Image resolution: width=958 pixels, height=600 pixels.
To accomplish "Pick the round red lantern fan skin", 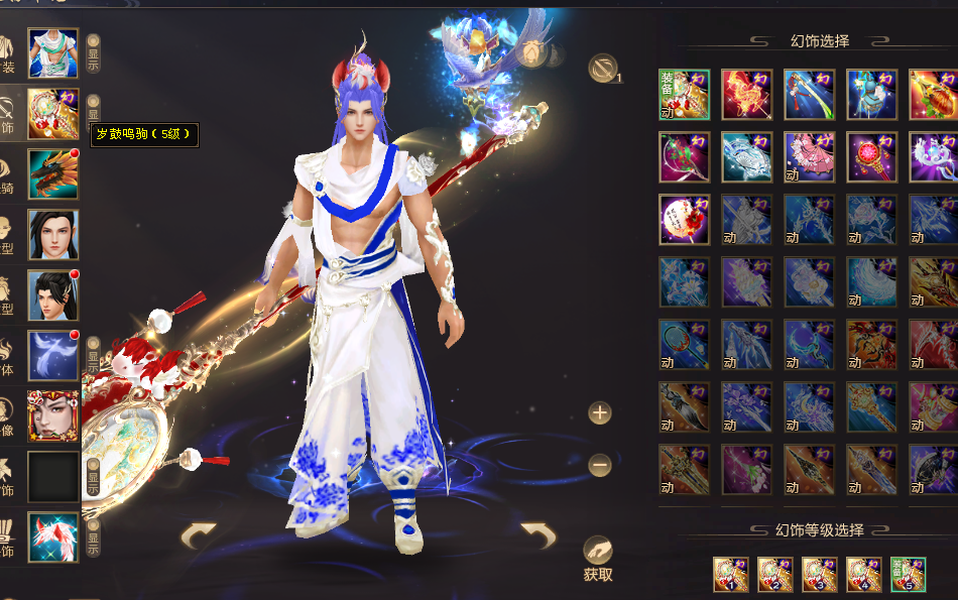I will click(x=684, y=219).
